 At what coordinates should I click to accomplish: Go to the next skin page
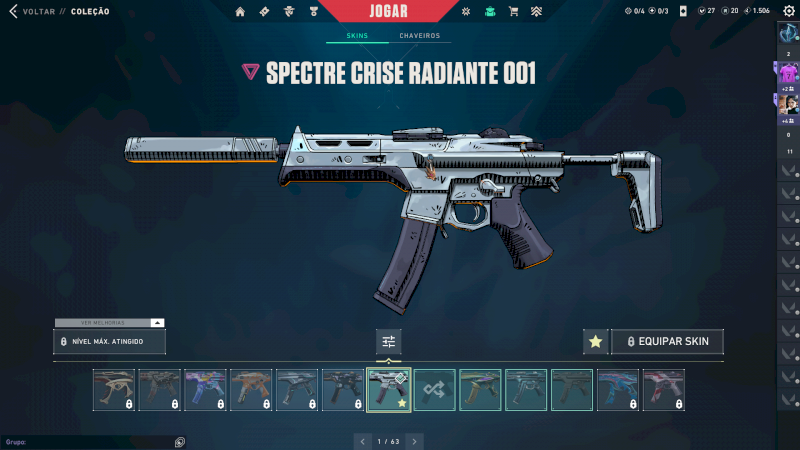(415, 440)
